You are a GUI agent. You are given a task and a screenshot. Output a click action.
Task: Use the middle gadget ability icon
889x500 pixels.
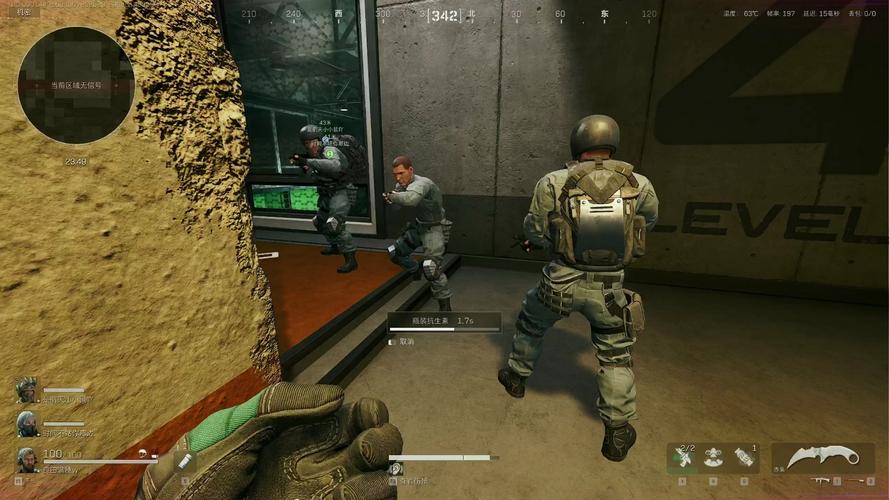pyautogui.click(x=714, y=458)
